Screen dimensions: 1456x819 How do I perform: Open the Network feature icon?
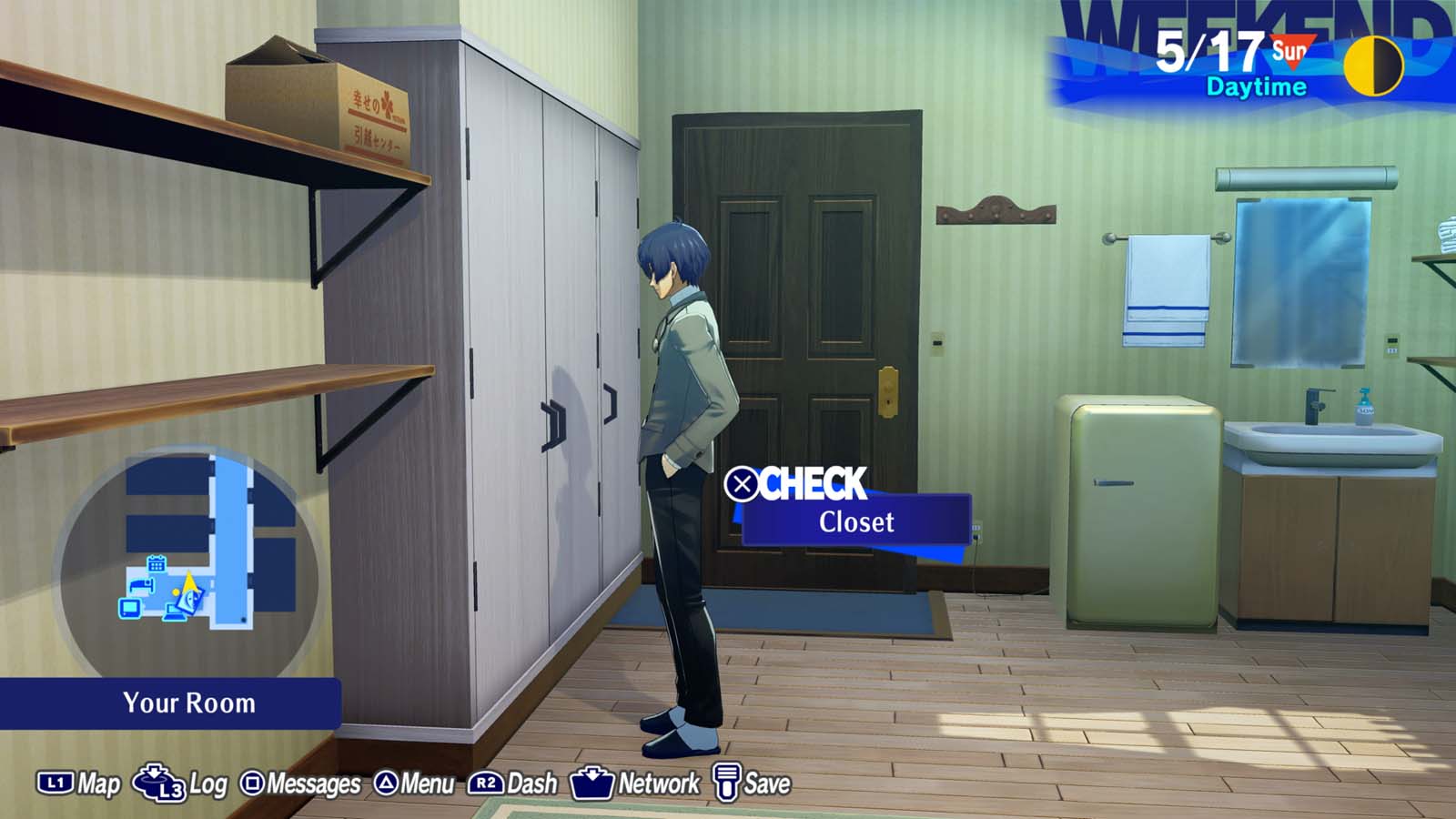(x=592, y=781)
